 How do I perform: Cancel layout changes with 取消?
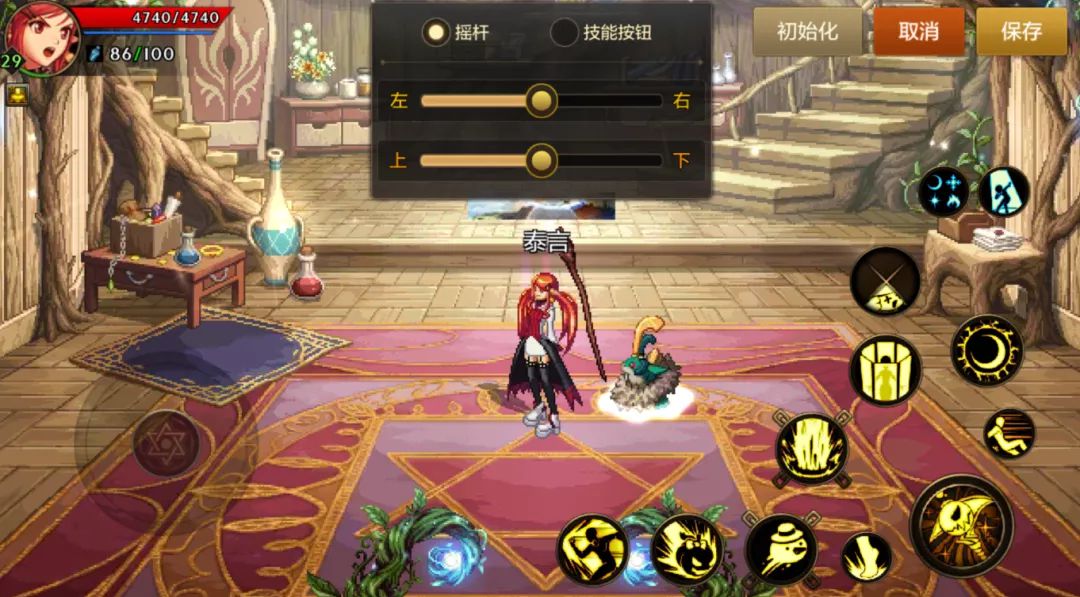(918, 31)
